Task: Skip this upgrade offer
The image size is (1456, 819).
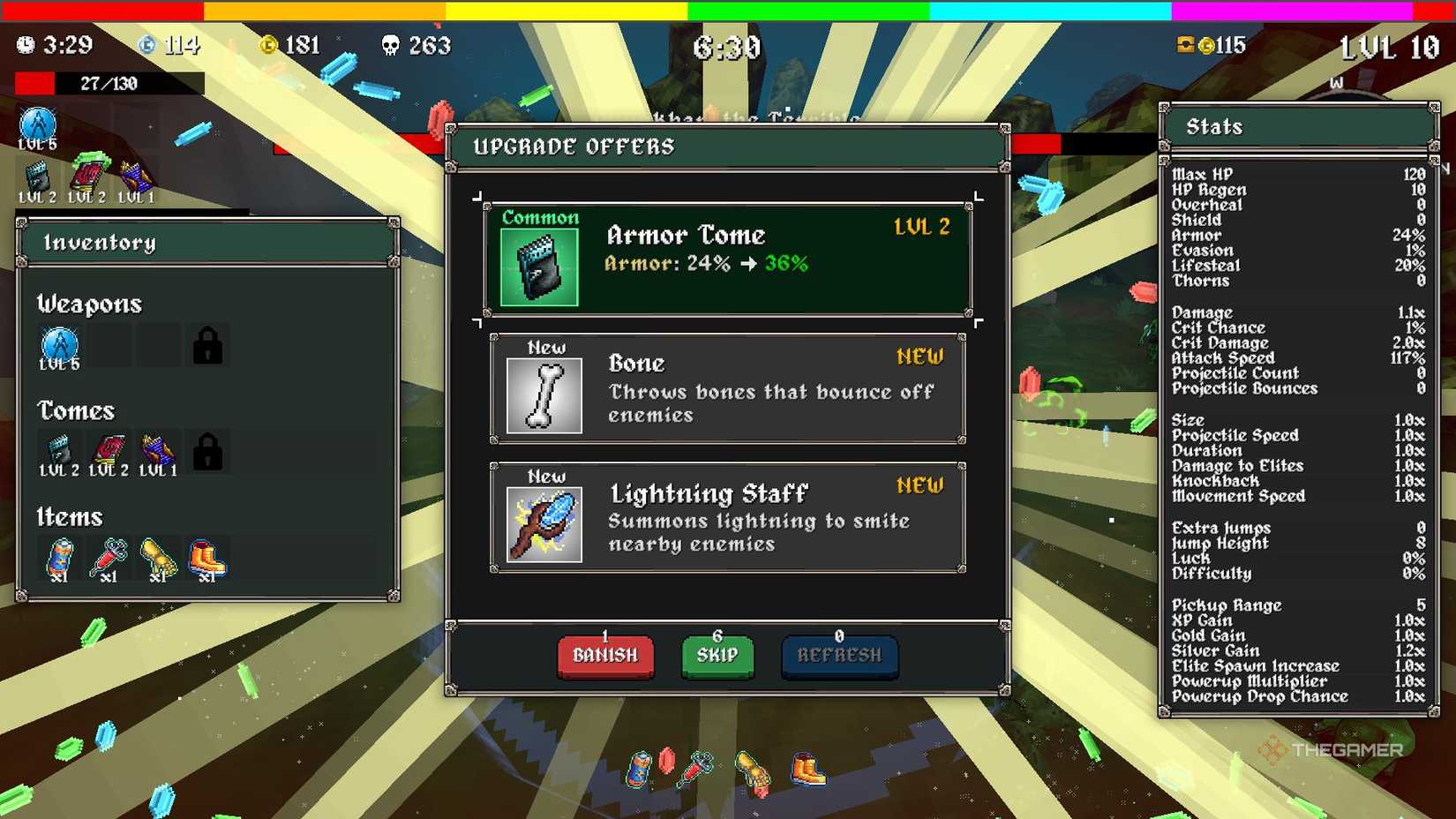Action: point(717,656)
